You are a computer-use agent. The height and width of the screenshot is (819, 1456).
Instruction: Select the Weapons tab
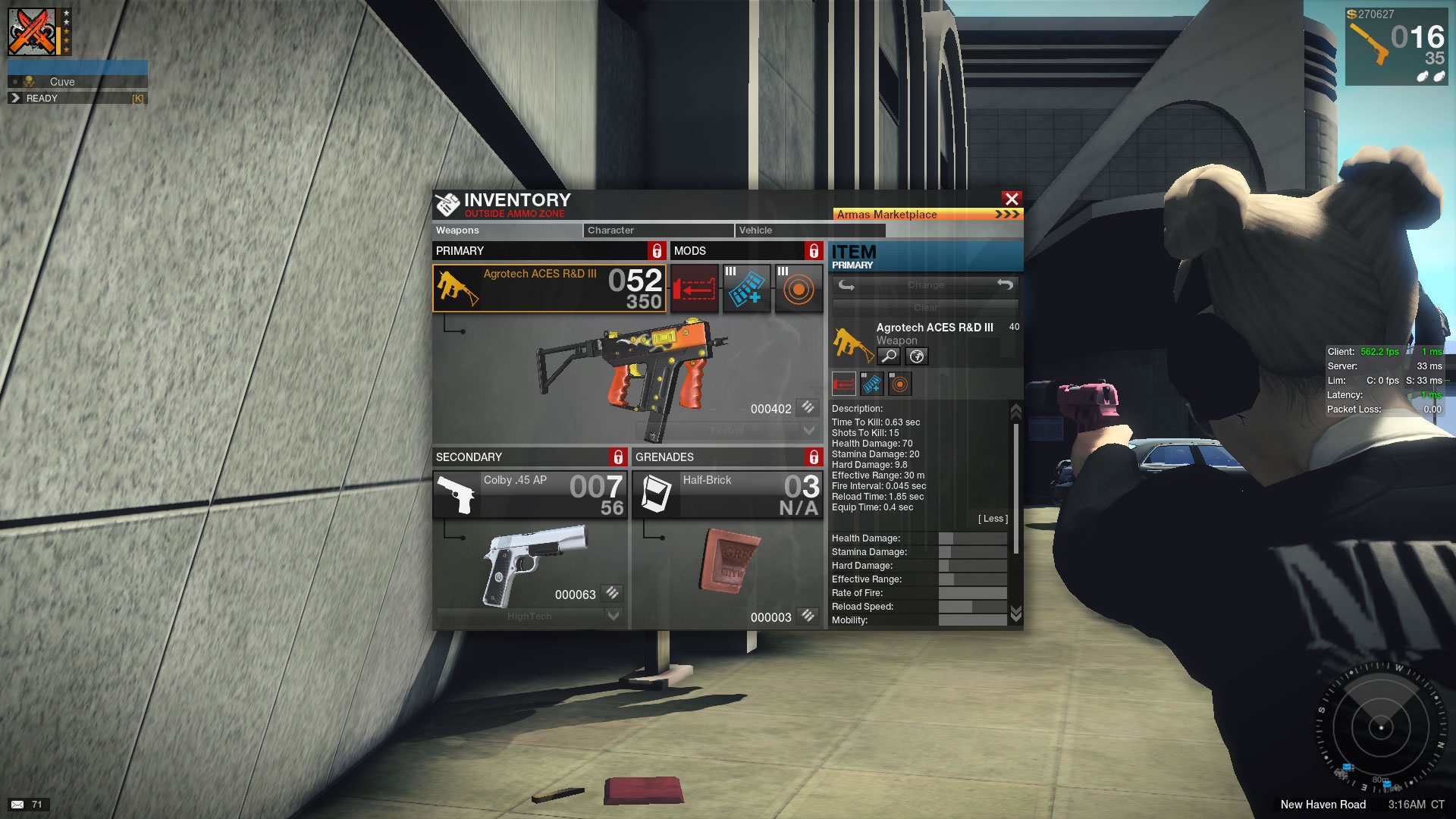(x=507, y=231)
